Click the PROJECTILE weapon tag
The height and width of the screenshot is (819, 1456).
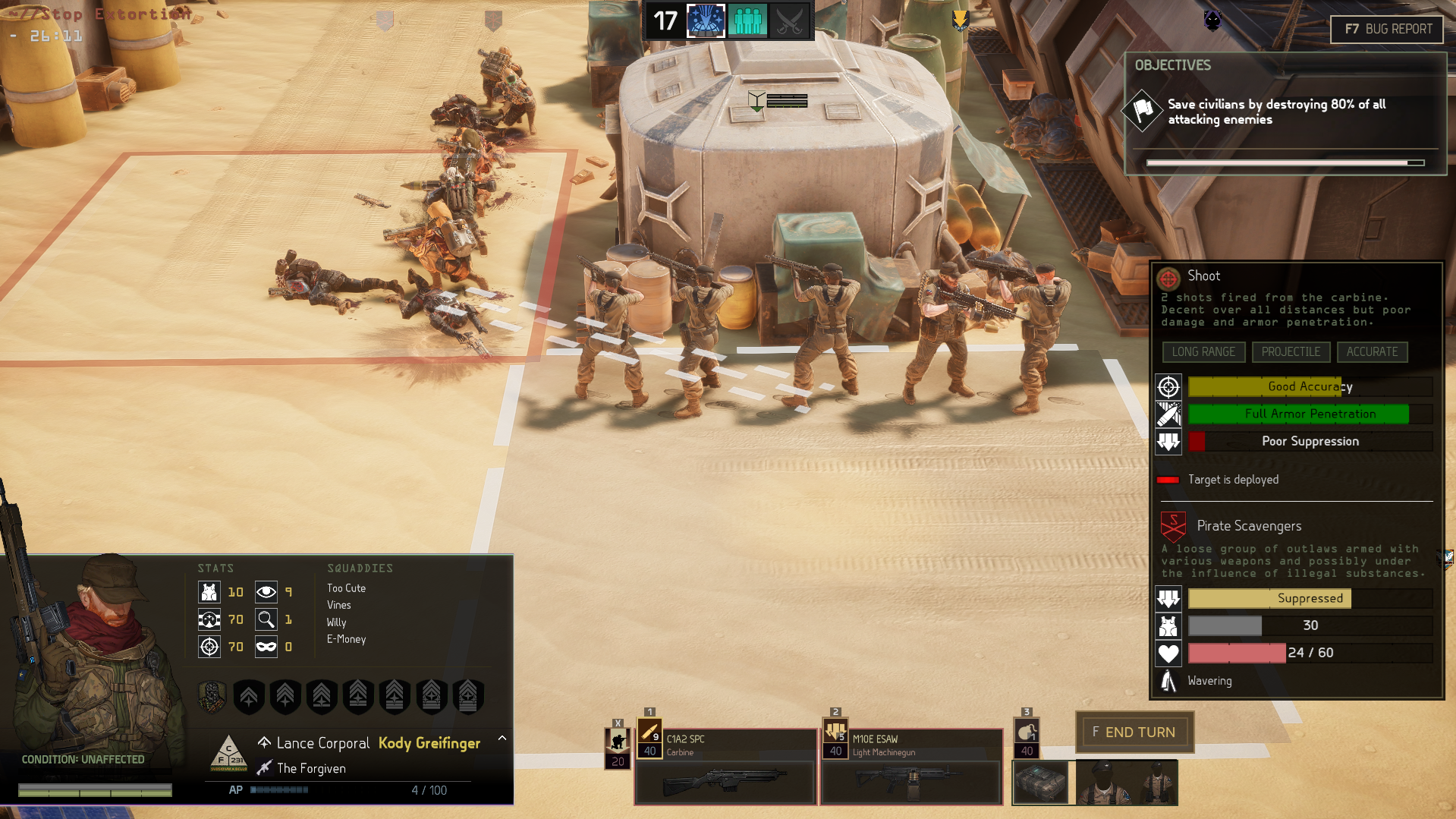coord(1291,351)
